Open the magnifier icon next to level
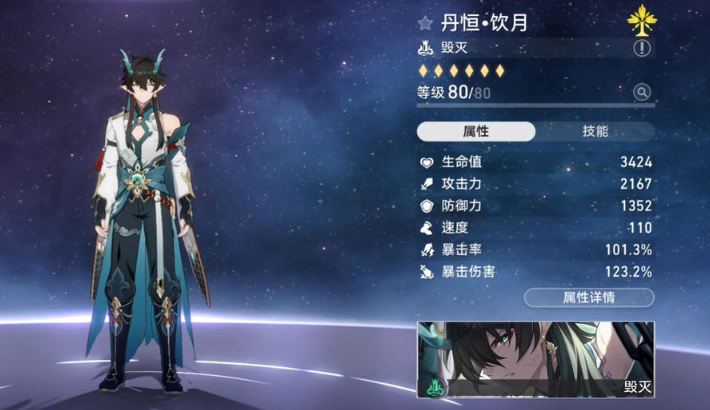 (642, 93)
